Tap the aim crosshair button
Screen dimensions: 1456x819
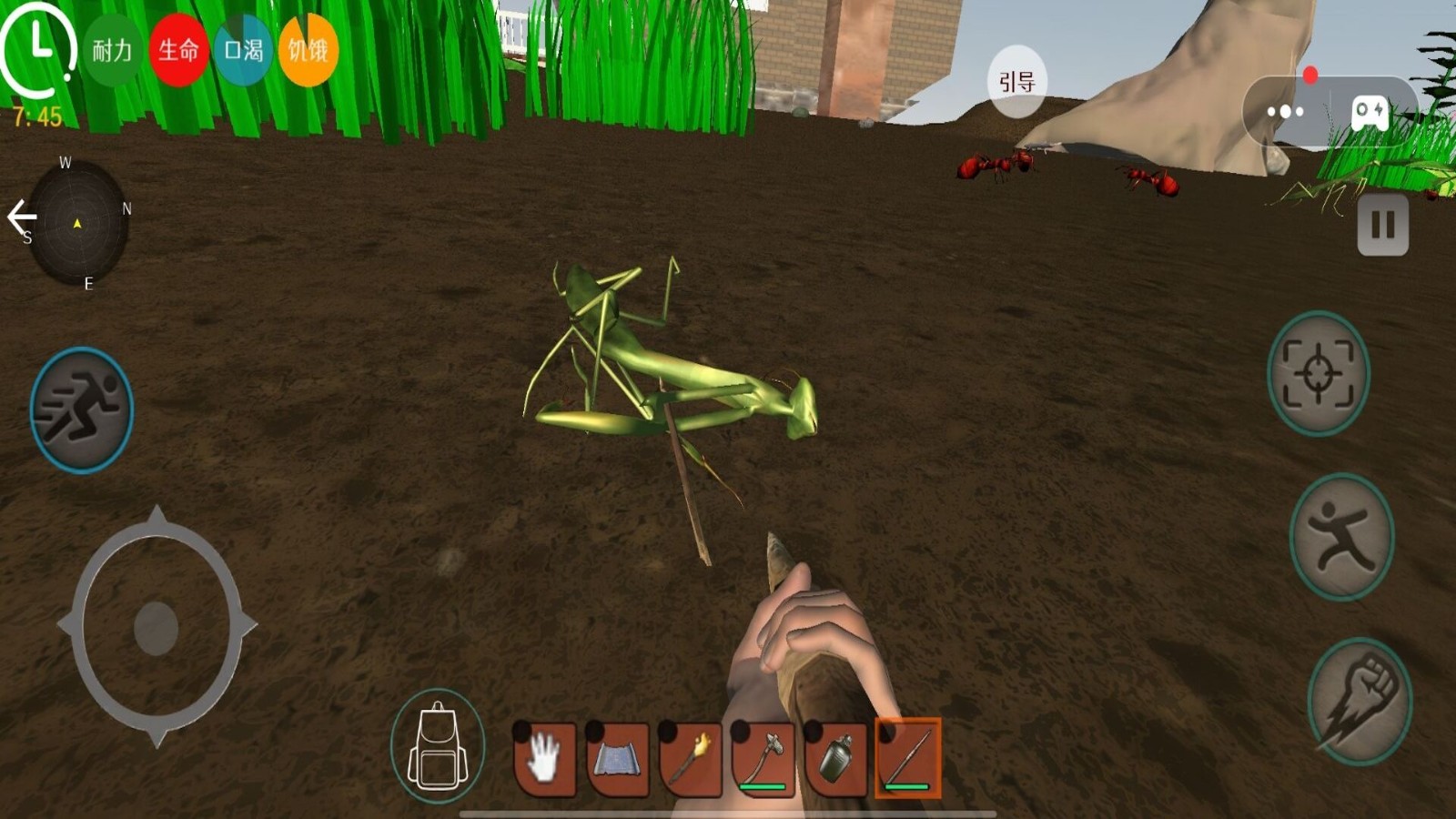(x=1319, y=373)
